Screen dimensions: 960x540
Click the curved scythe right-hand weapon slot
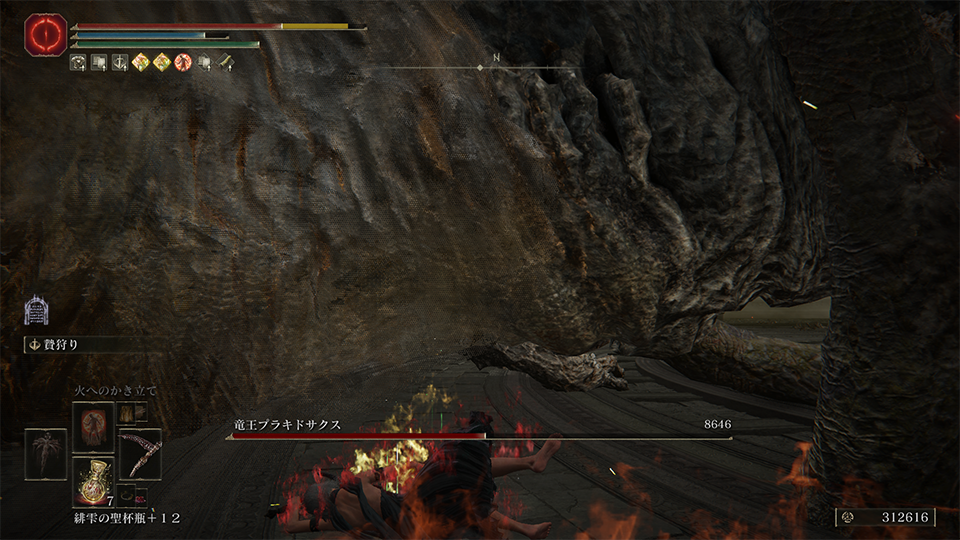tap(140, 454)
